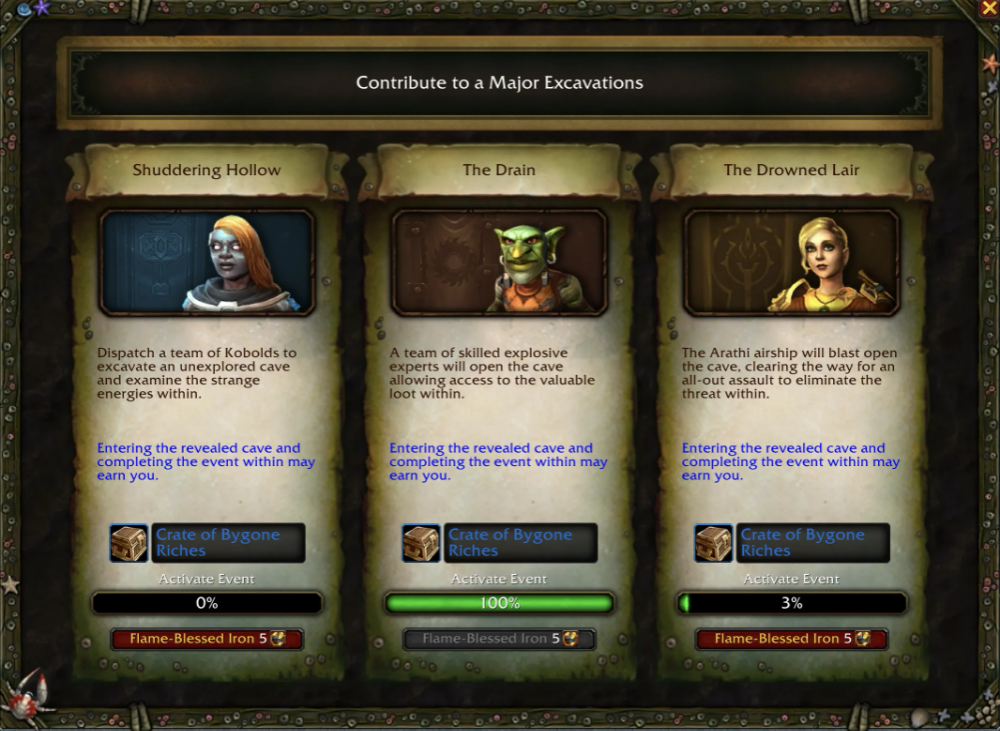The height and width of the screenshot is (731, 1000).
Task: Contribute Flame-Blessed Iron to The Drowned Lair
Action: [x=791, y=639]
